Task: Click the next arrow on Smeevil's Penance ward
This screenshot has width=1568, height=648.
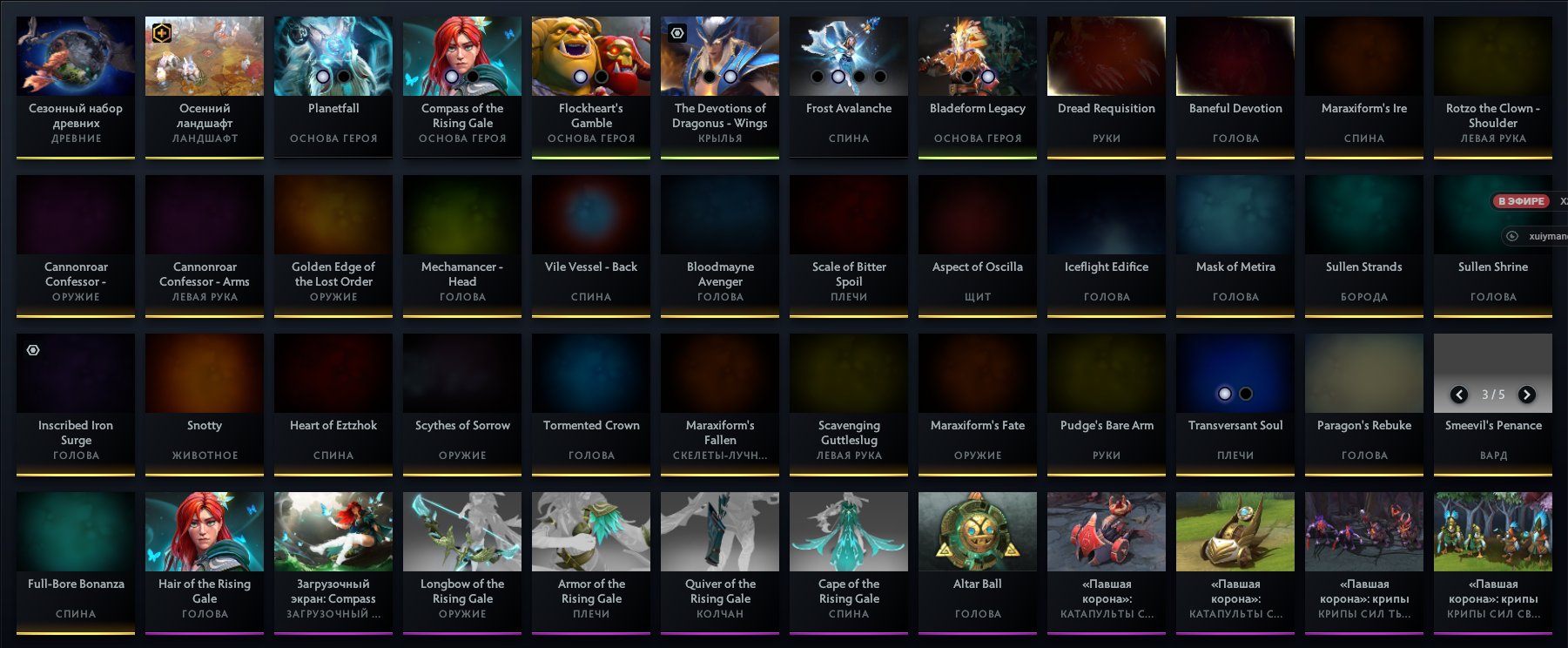Action: point(1528,394)
